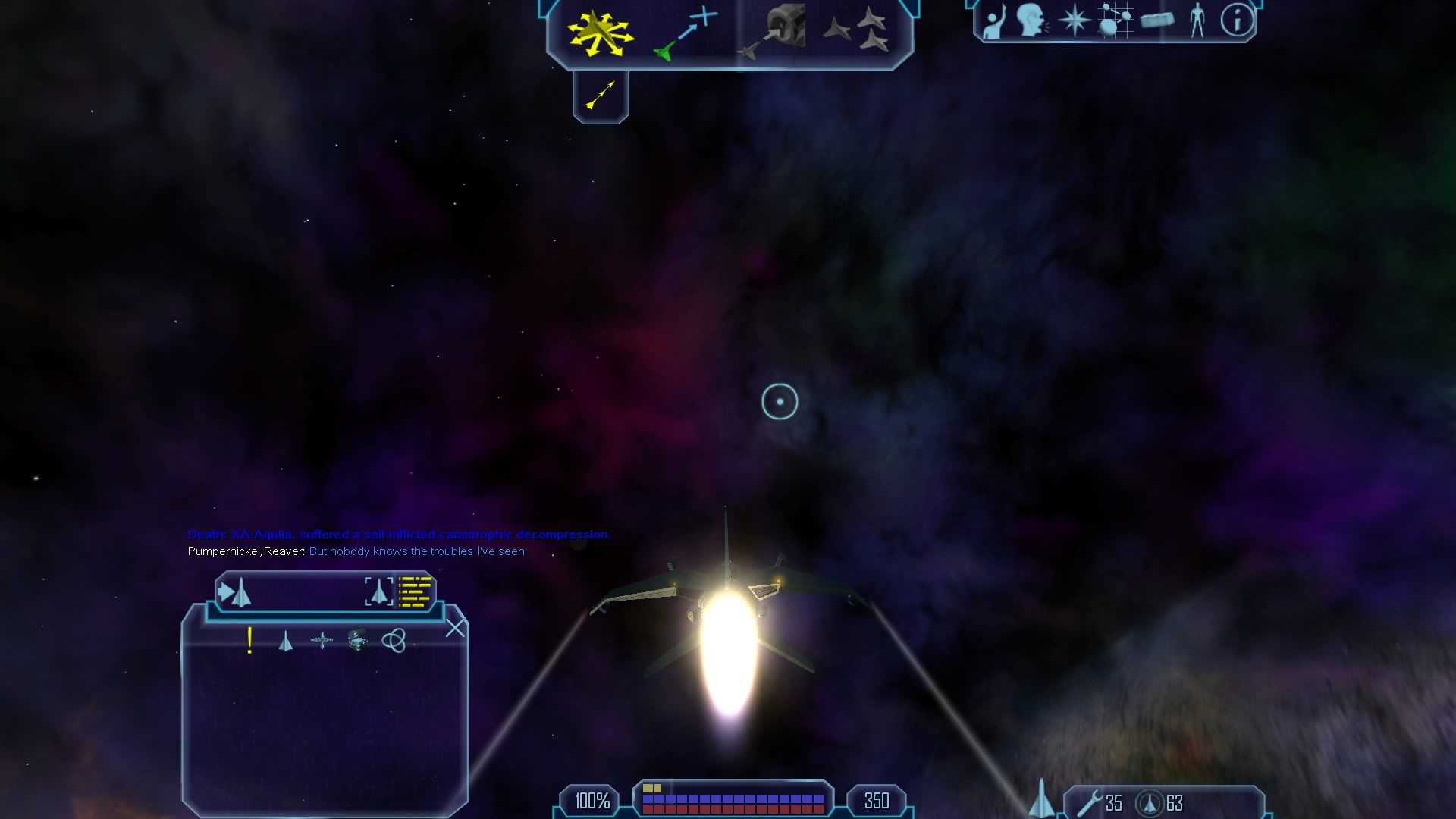Viewport: 1456px width, 819px height.
Task: Click the arrow-and-ship target icon
Action: [235, 592]
